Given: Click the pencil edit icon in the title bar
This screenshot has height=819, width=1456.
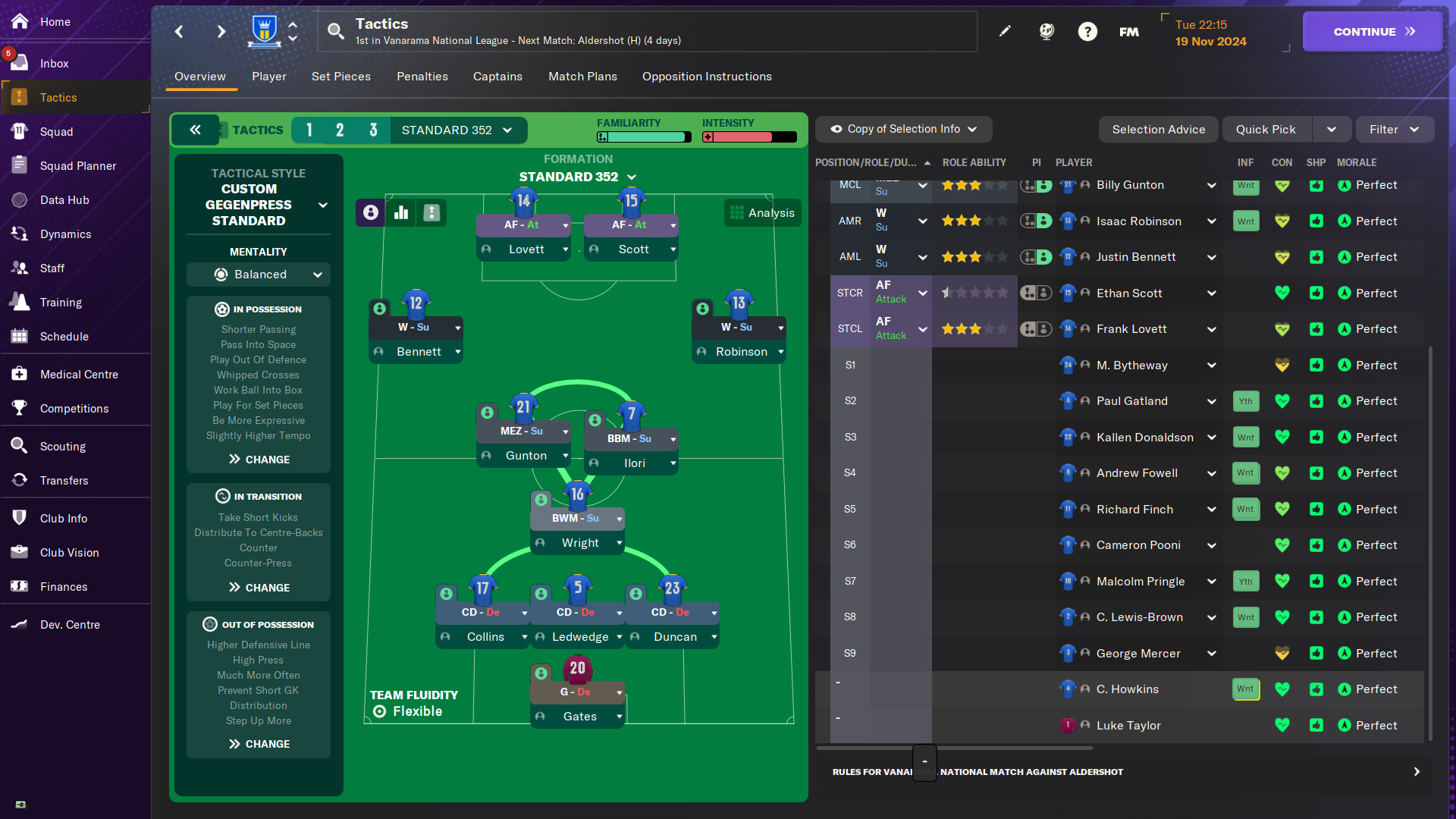Looking at the screenshot, I should (1005, 31).
